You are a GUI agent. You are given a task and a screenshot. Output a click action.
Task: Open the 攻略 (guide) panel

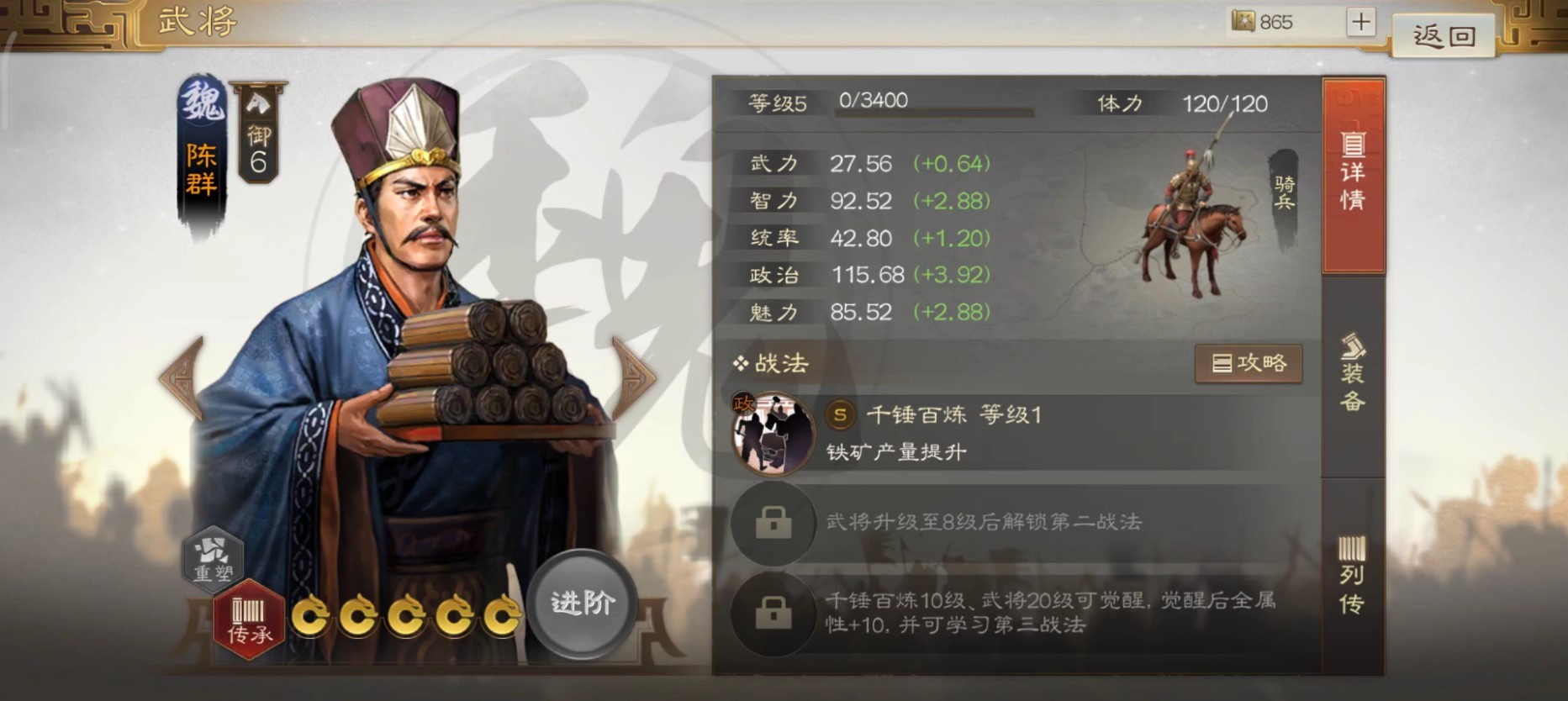[x=1250, y=363]
